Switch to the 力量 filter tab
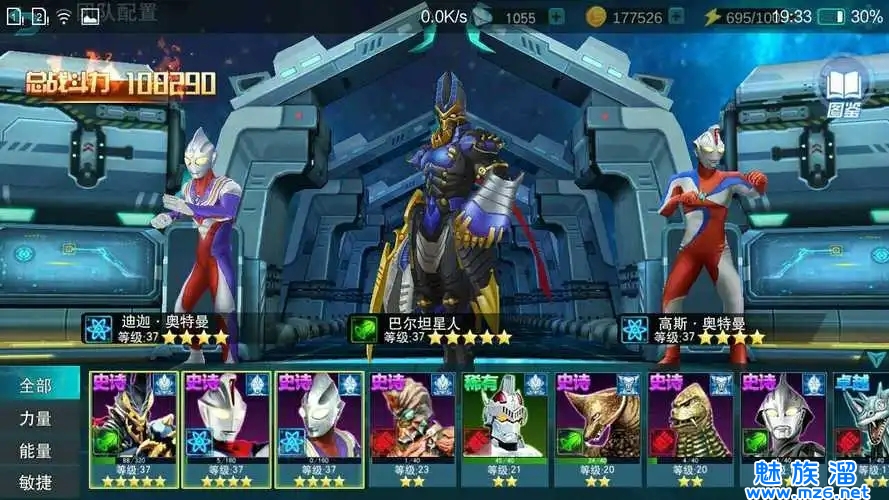 coord(36,418)
